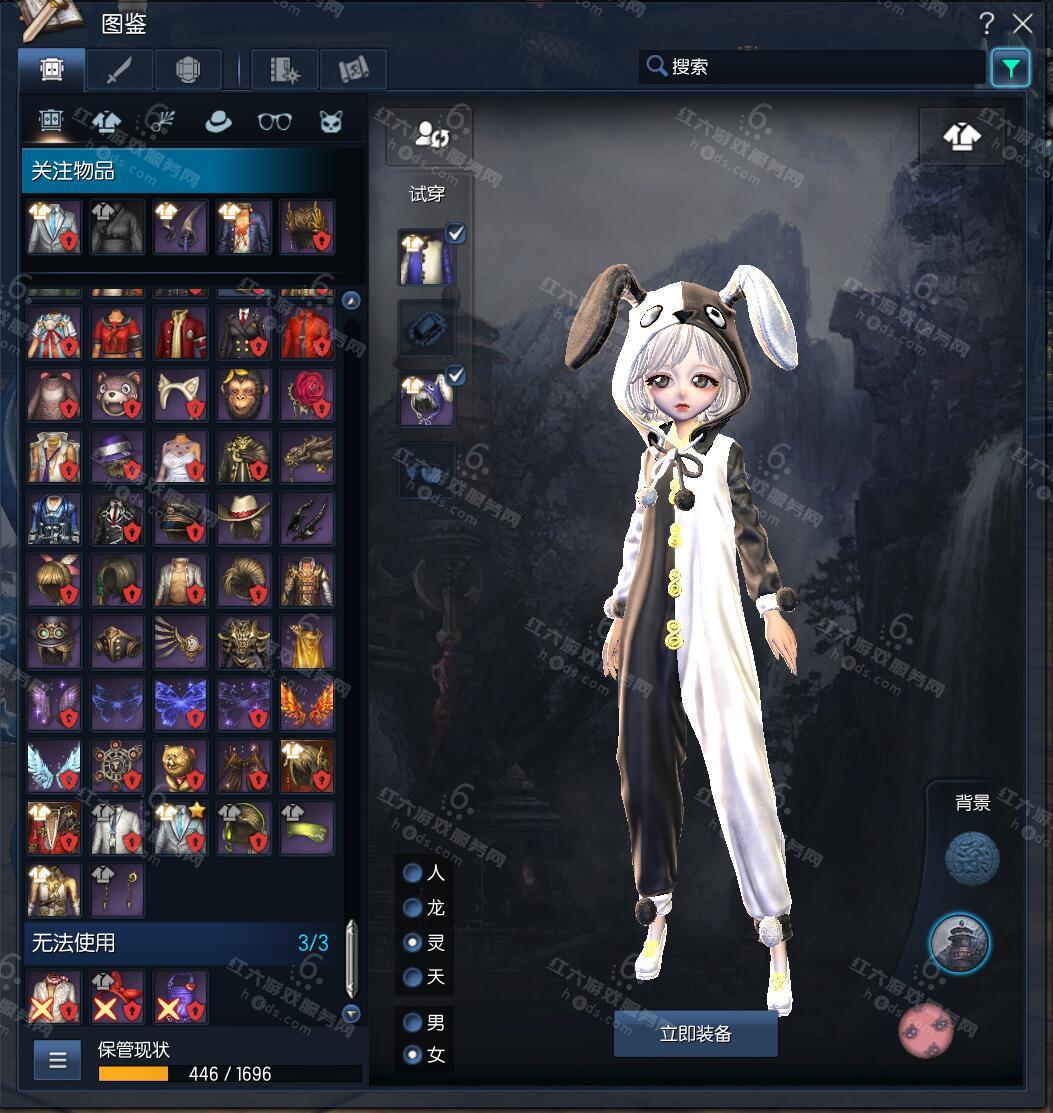Choose the cat mask category

330,121
